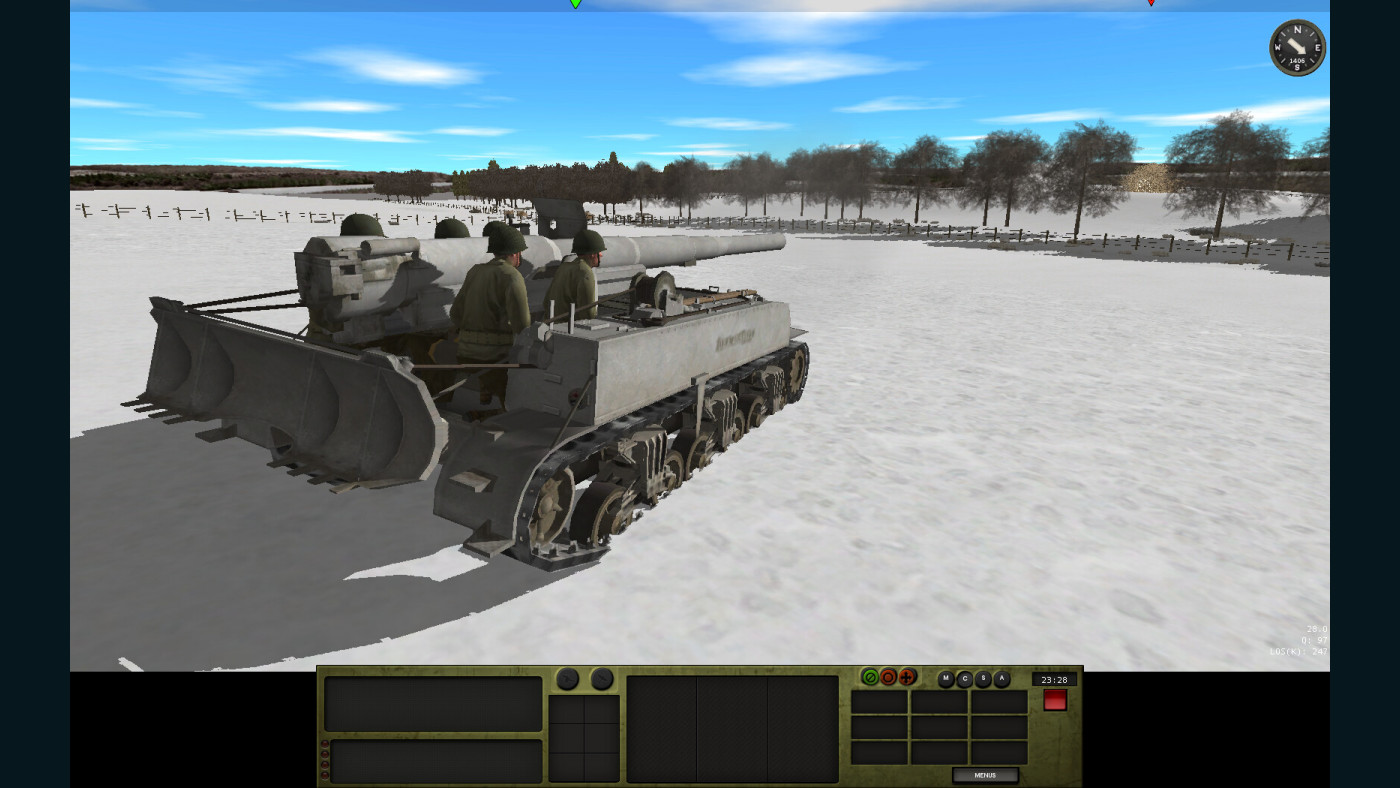Switch to the Combat commands tab (C)
The width and height of the screenshot is (1400, 788).
(x=963, y=678)
